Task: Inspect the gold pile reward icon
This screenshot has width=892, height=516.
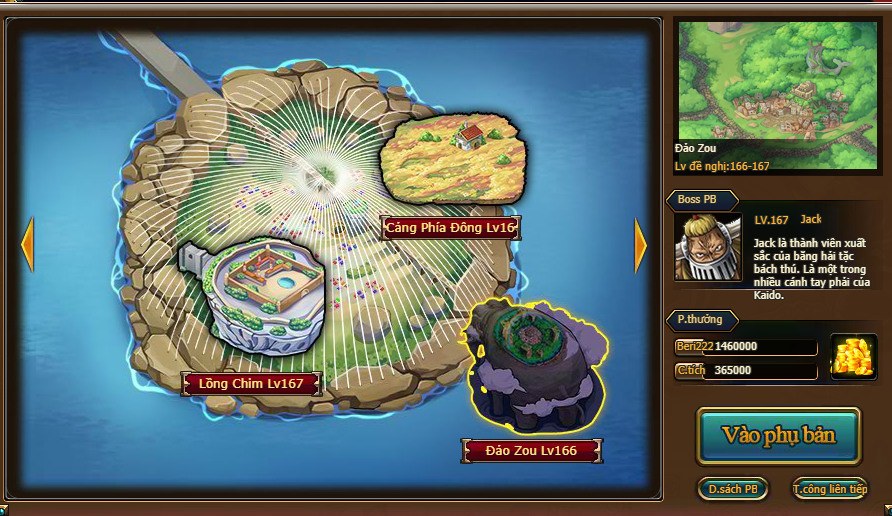Action: pyautogui.click(x=853, y=357)
